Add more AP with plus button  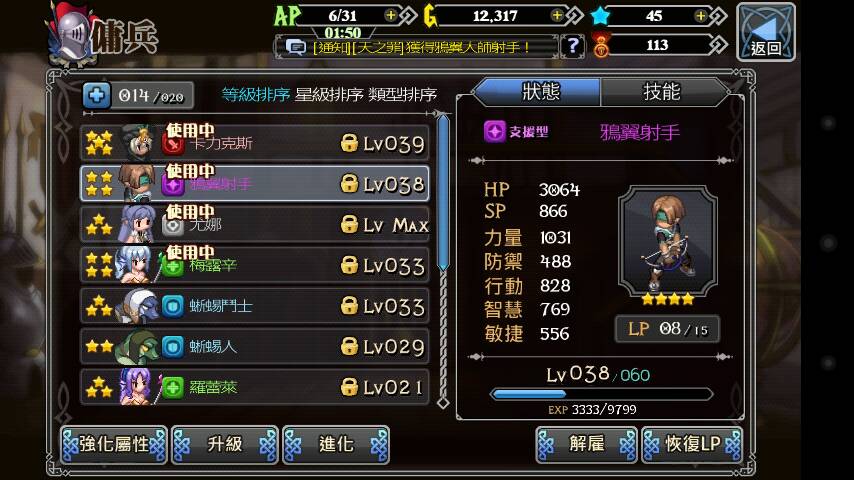(390, 15)
